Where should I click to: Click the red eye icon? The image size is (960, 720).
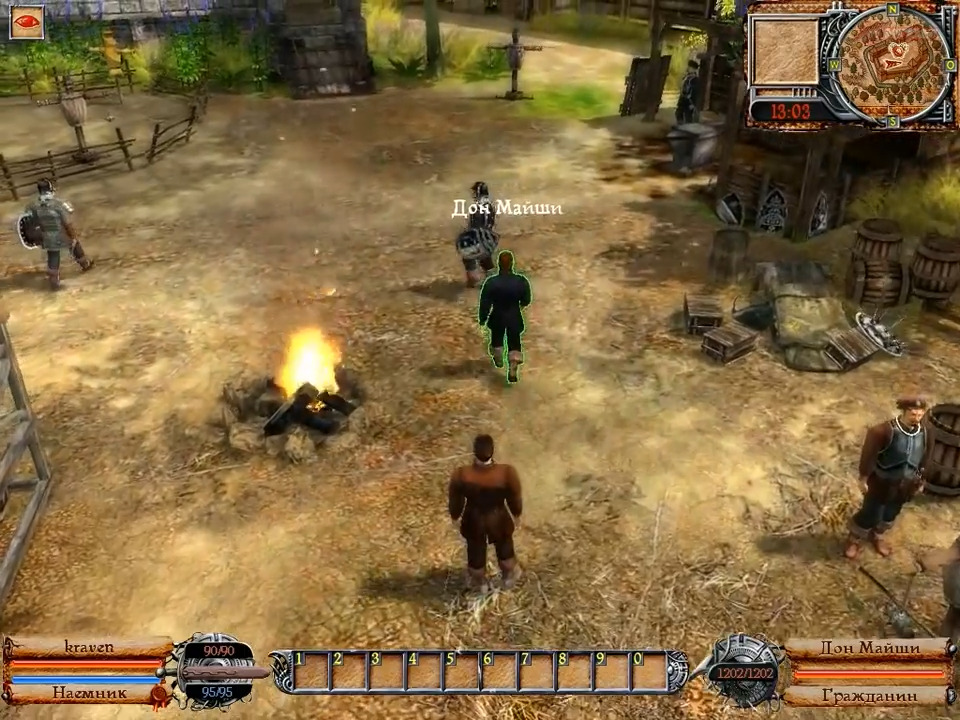coord(27,22)
